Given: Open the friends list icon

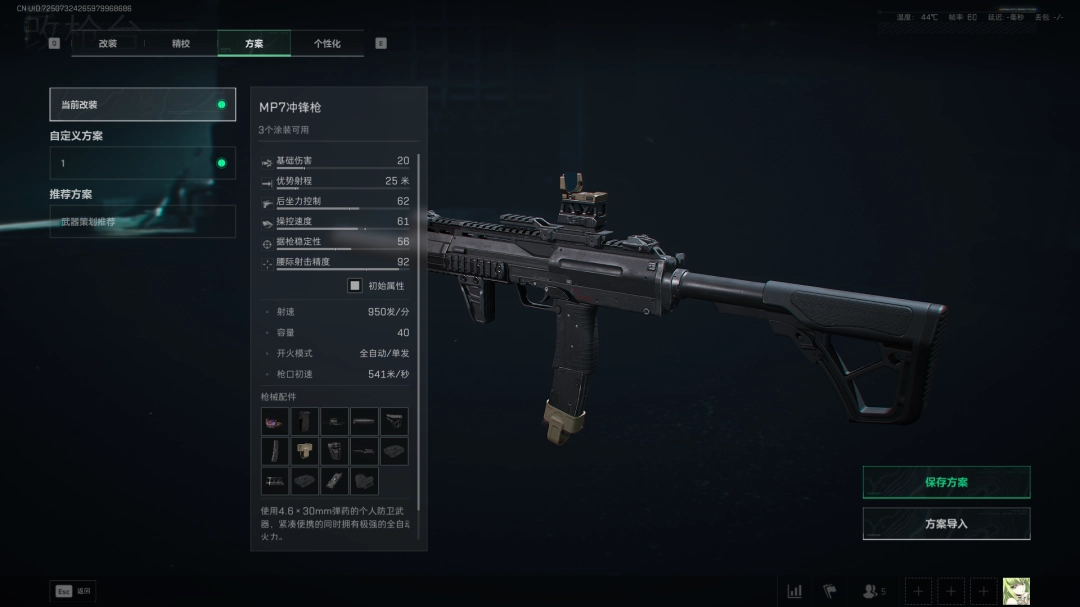Looking at the screenshot, I should pos(871,591).
